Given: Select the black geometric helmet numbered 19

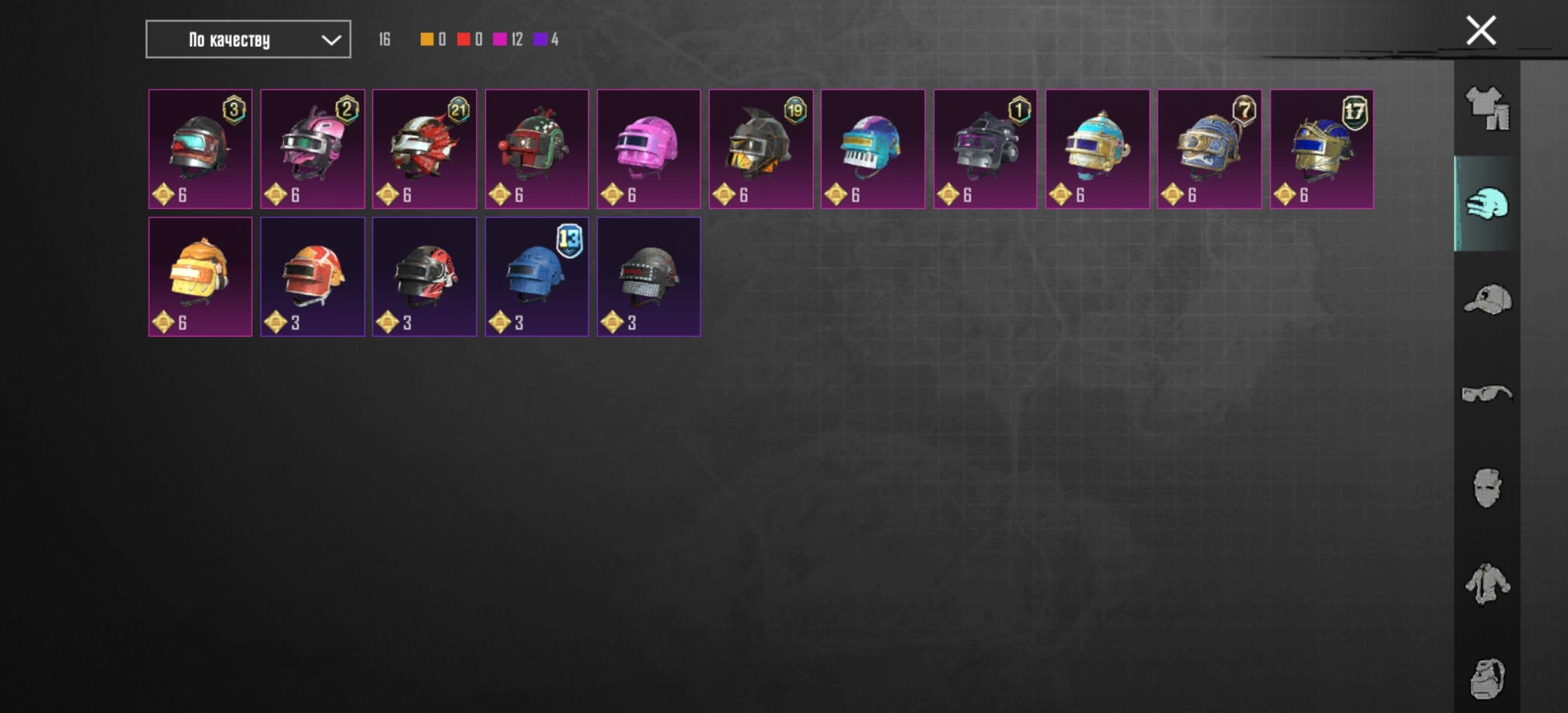Looking at the screenshot, I should [x=761, y=149].
